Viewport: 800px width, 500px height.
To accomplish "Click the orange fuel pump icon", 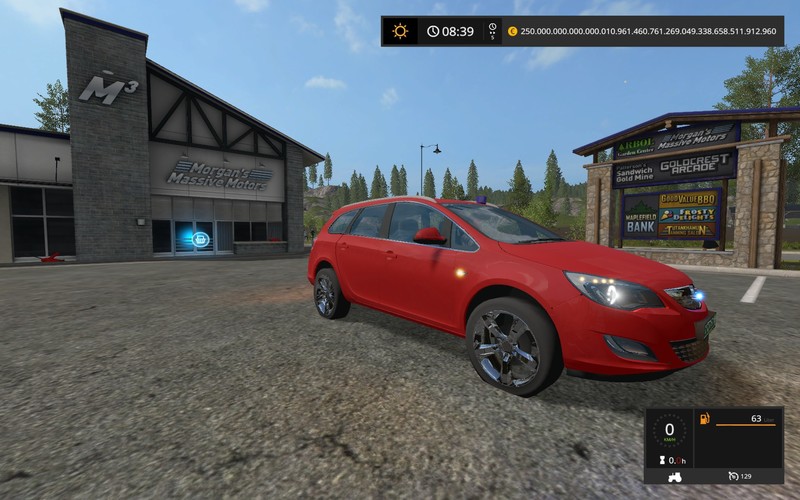I will point(703,418).
